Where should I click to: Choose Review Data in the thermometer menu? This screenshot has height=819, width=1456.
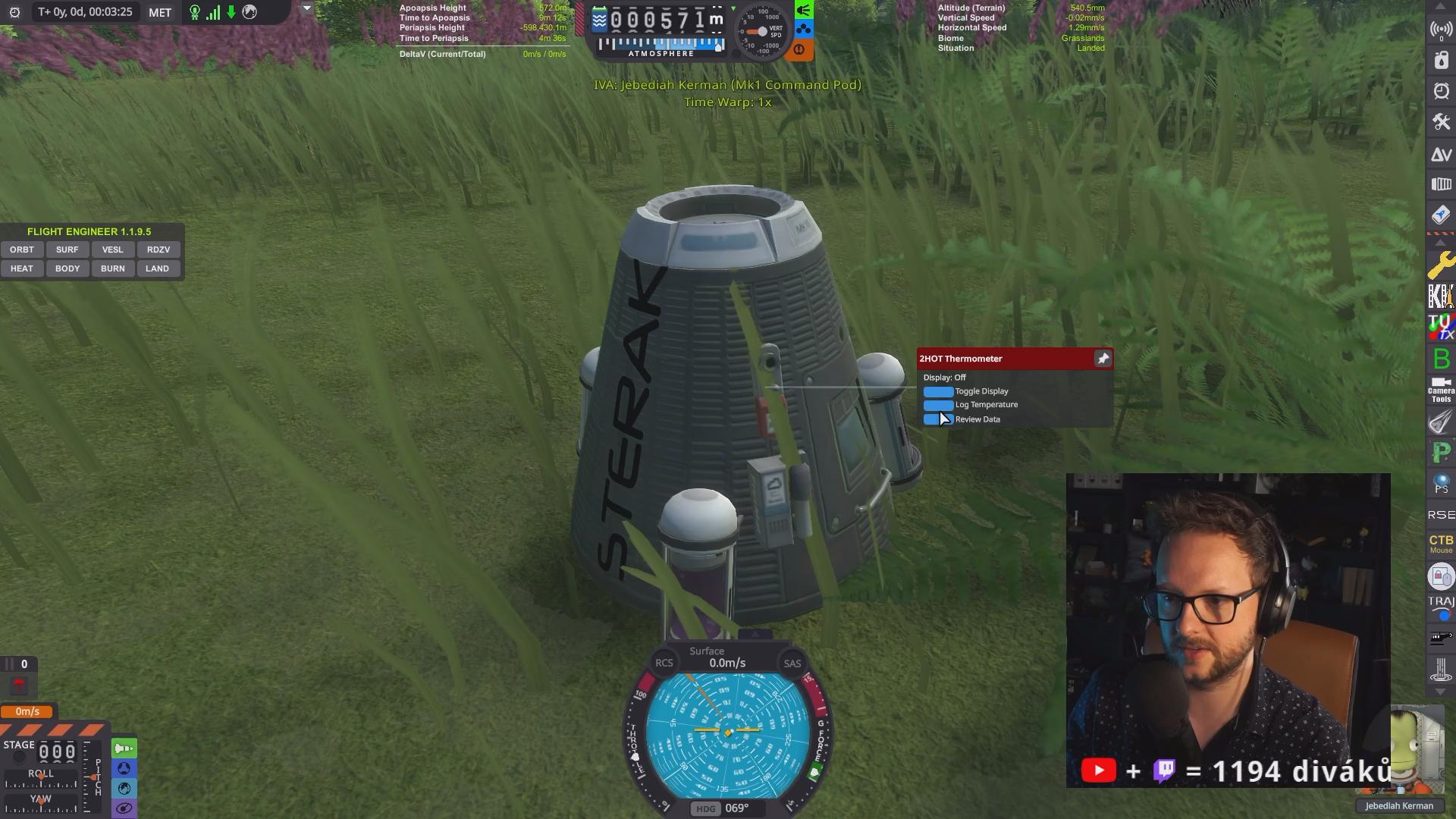point(938,419)
